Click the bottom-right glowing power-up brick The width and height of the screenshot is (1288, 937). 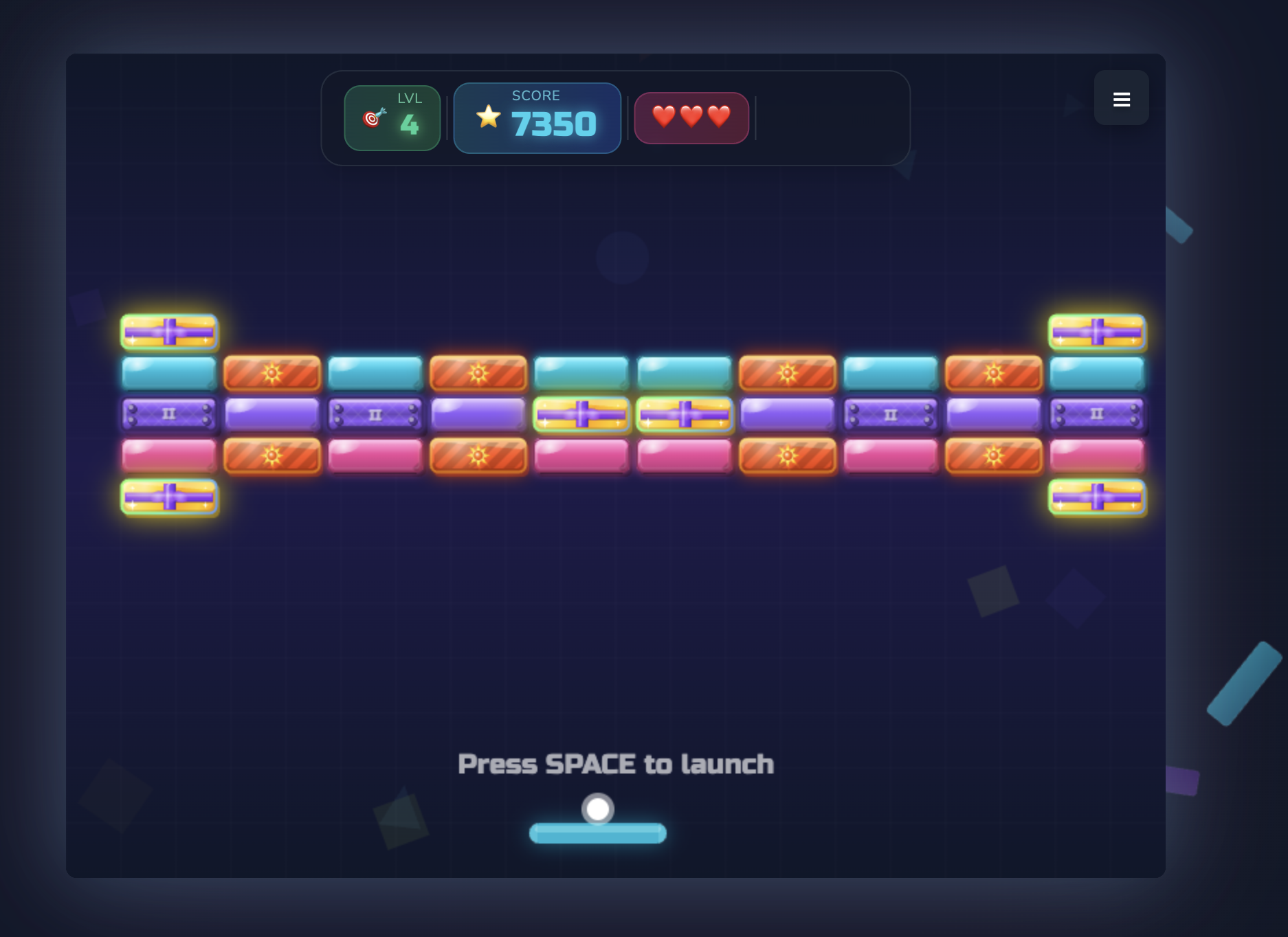1096,497
